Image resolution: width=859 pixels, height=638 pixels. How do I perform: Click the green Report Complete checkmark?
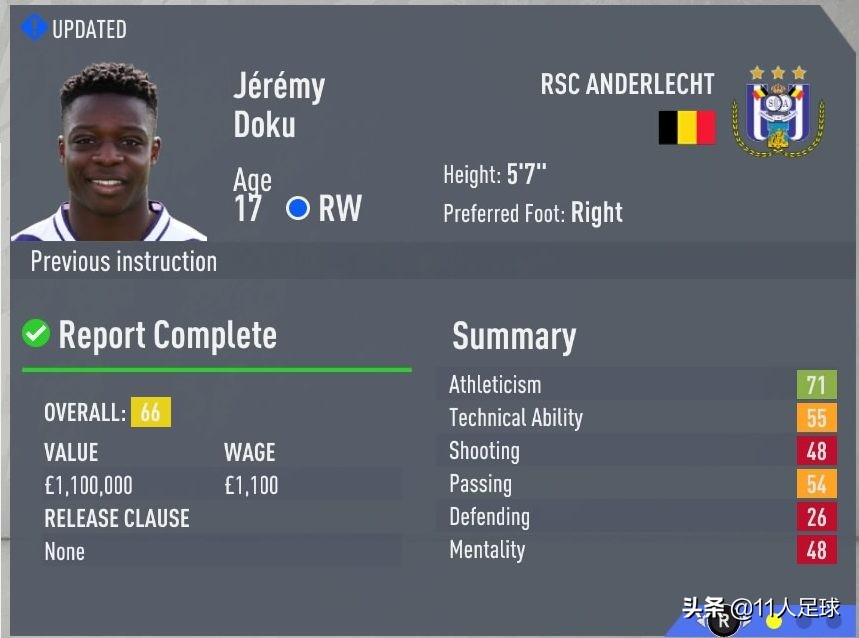pyautogui.click(x=36, y=333)
